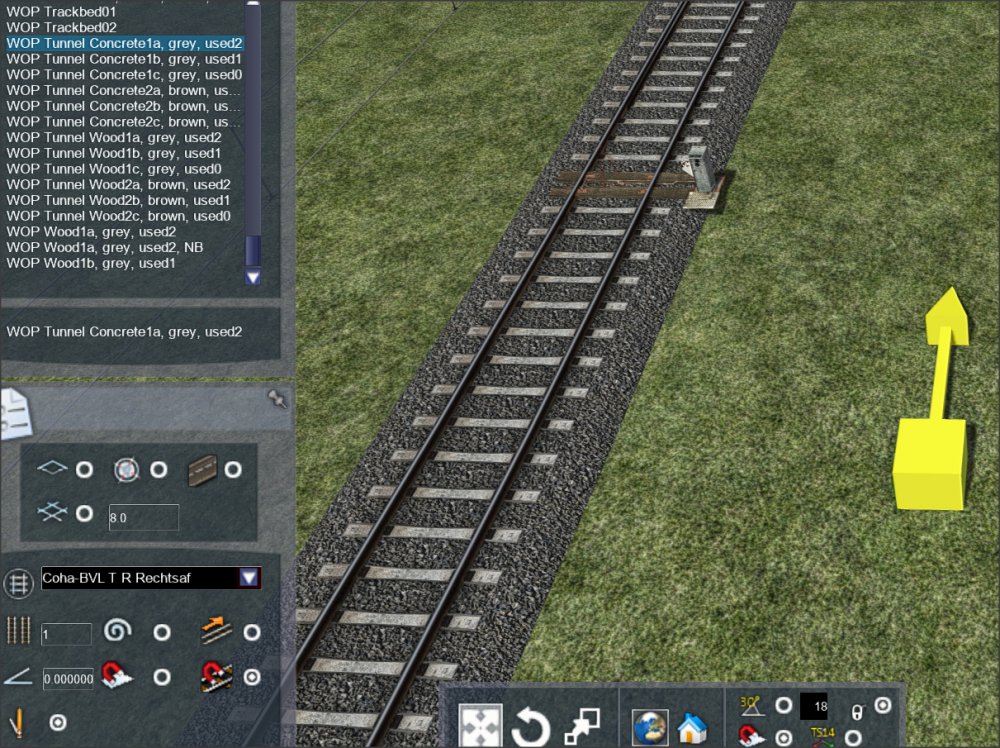
Task: Click the globe world button
Action: (x=649, y=727)
